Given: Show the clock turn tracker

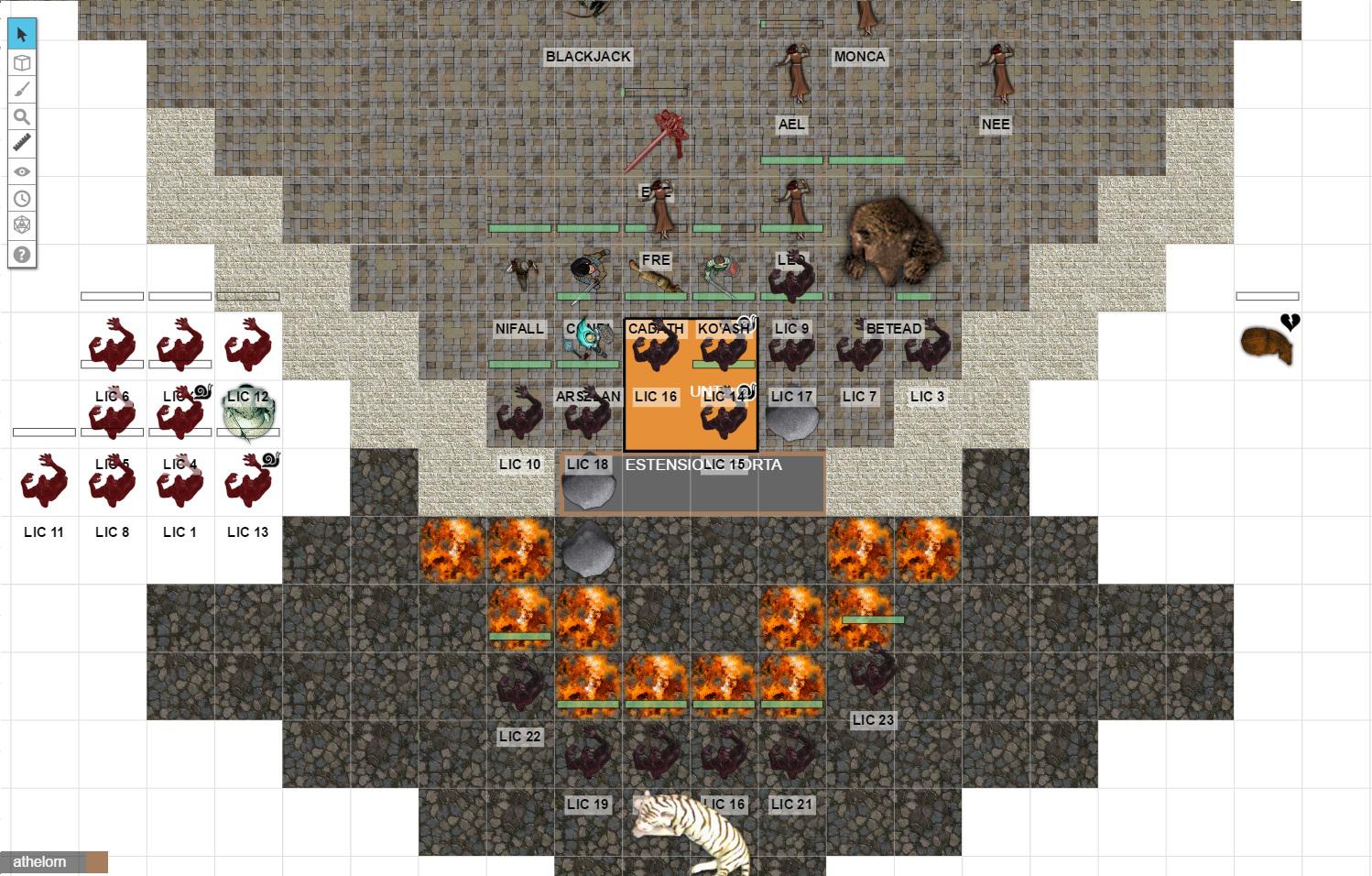Looking at the screenshot, I should [22, 199].
